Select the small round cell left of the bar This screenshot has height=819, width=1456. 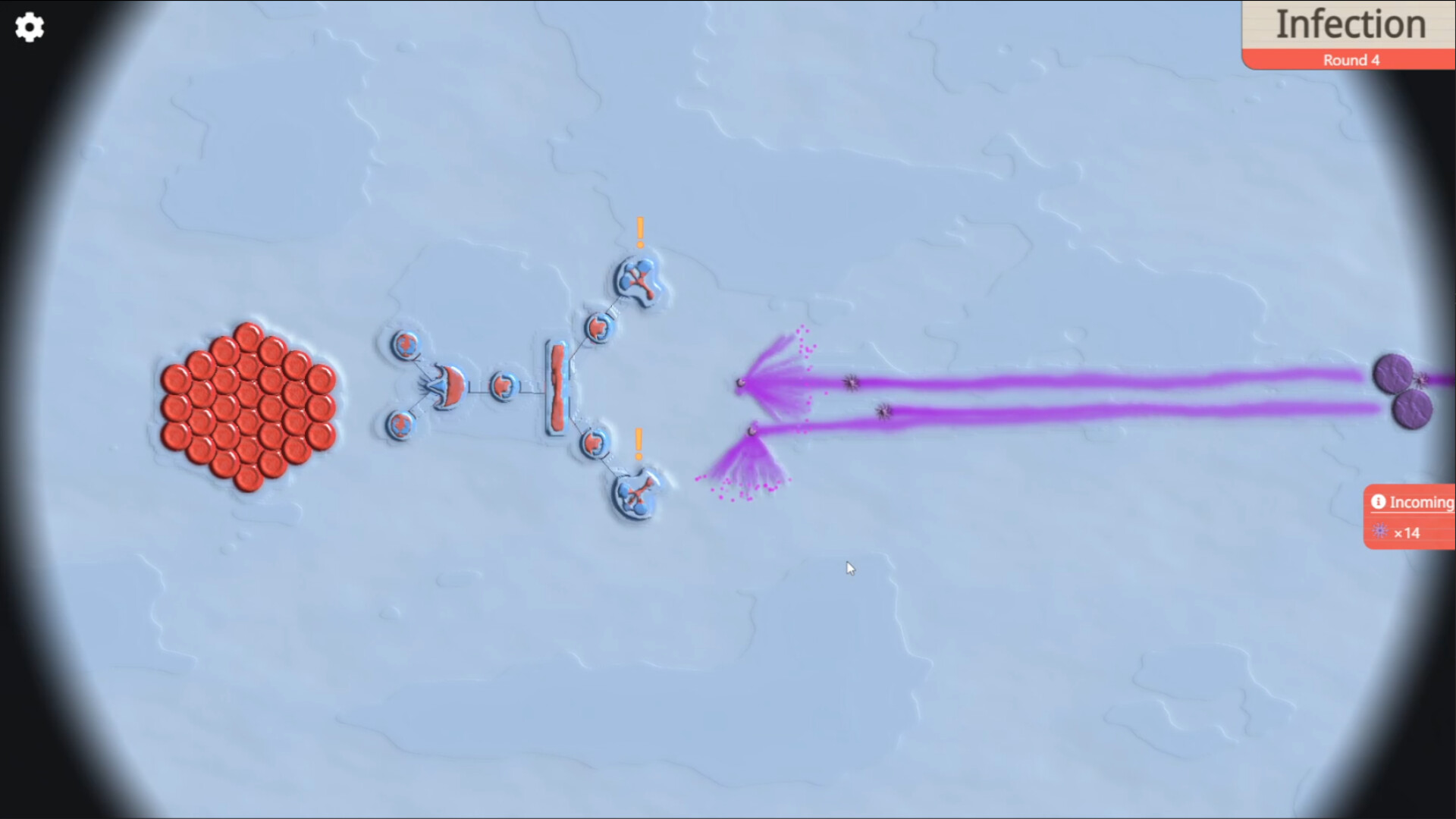504,387
